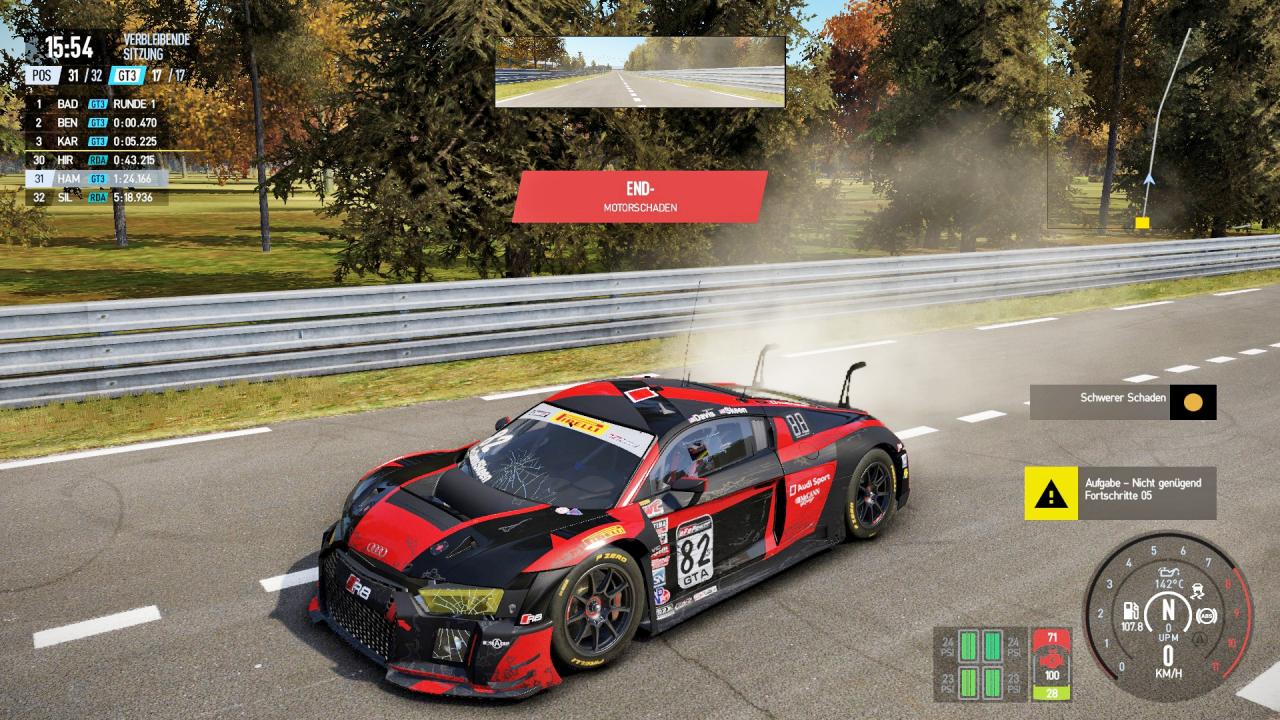Image resolution: width=1280 pixels, height=720 pixels.
Task: Select the BEN leaderboard entry
Action: 96,123
